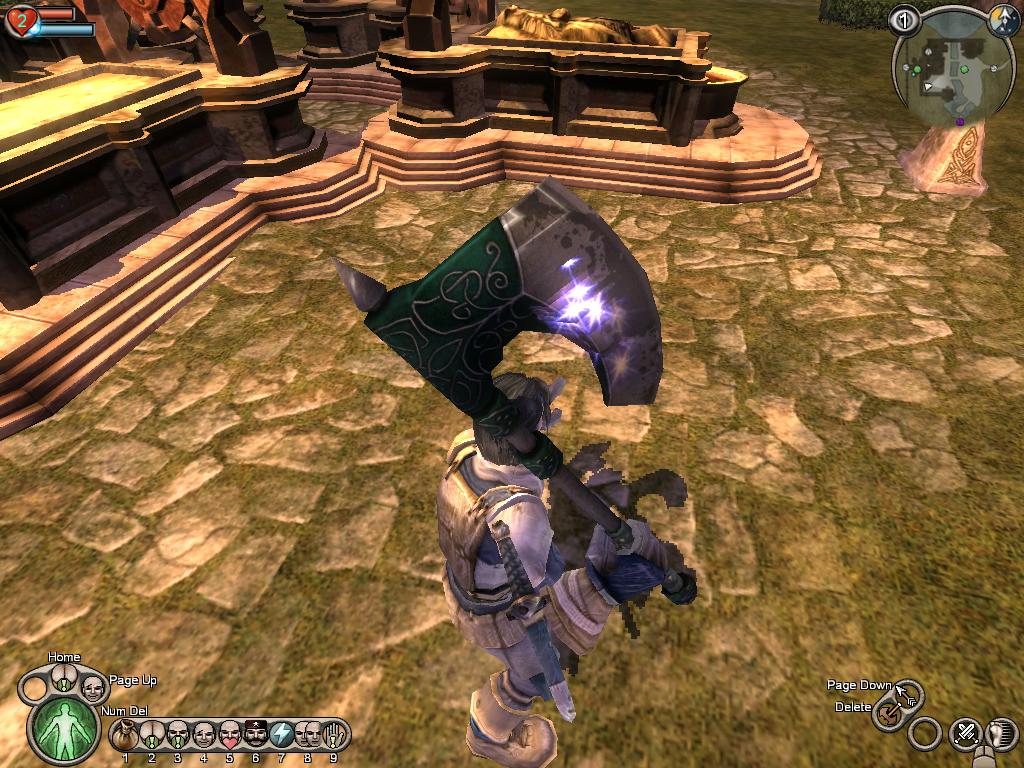Switch to the axe melee weapon icon

pos(886,714)
